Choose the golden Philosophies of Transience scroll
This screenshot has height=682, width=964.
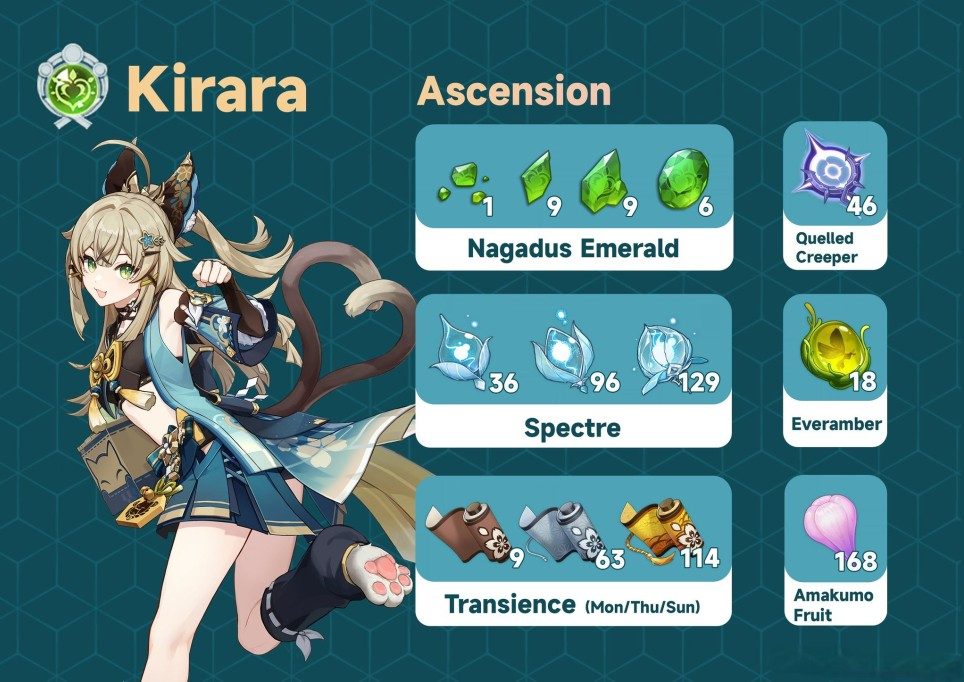click(x=656, y=528)
